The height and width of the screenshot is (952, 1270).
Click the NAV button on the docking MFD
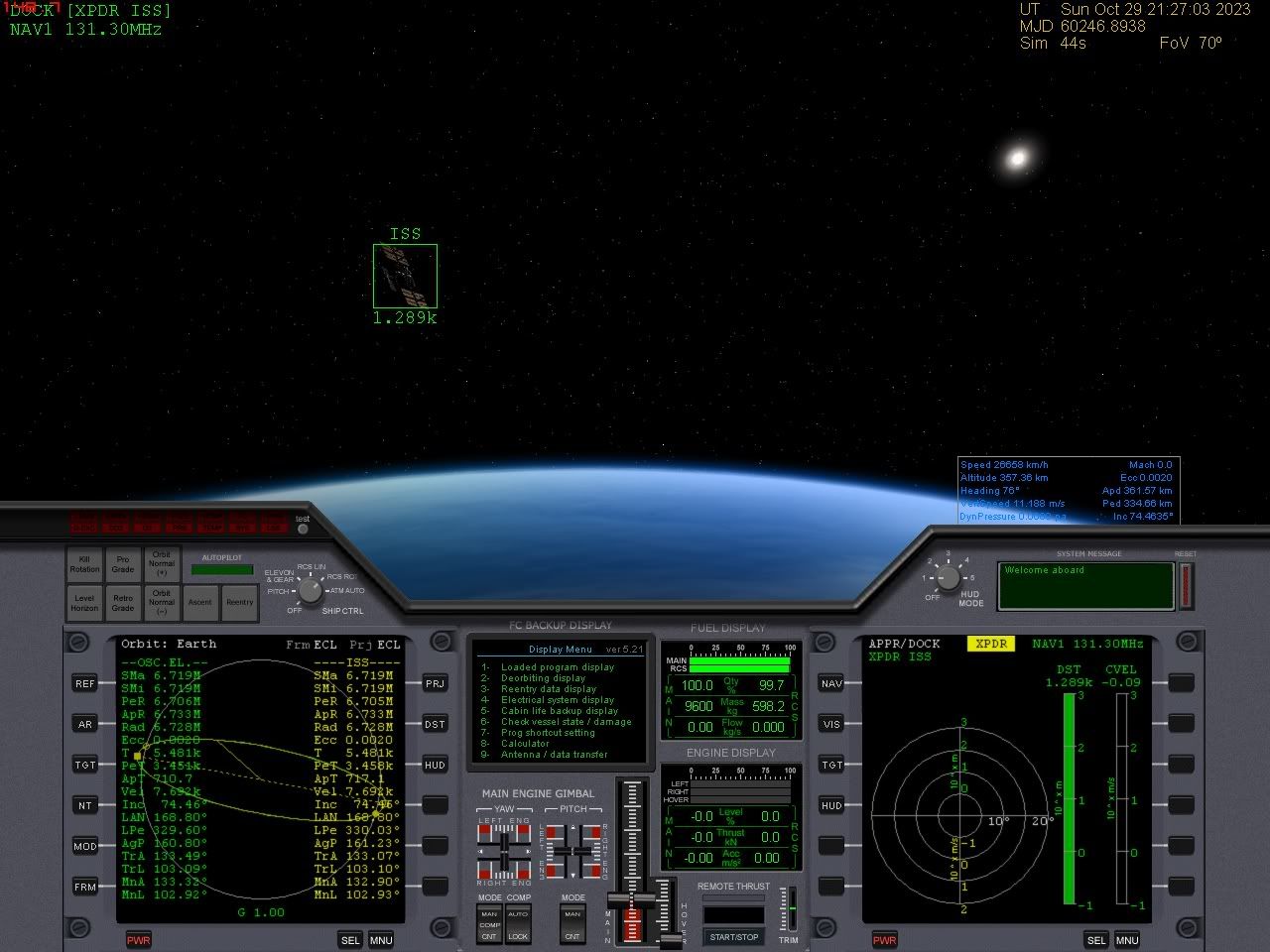tap(831, 683)
